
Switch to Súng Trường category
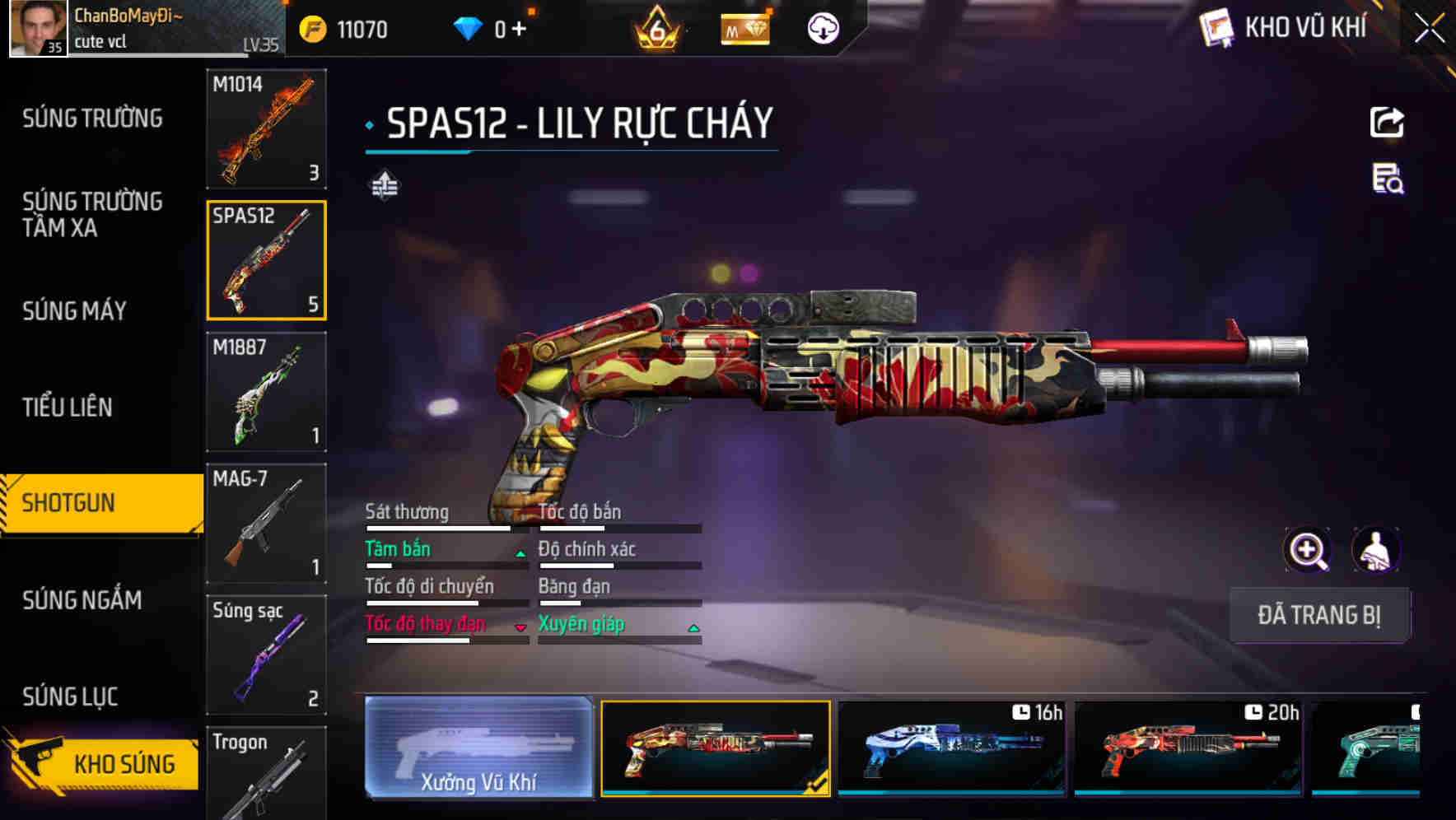coord(92,119)
